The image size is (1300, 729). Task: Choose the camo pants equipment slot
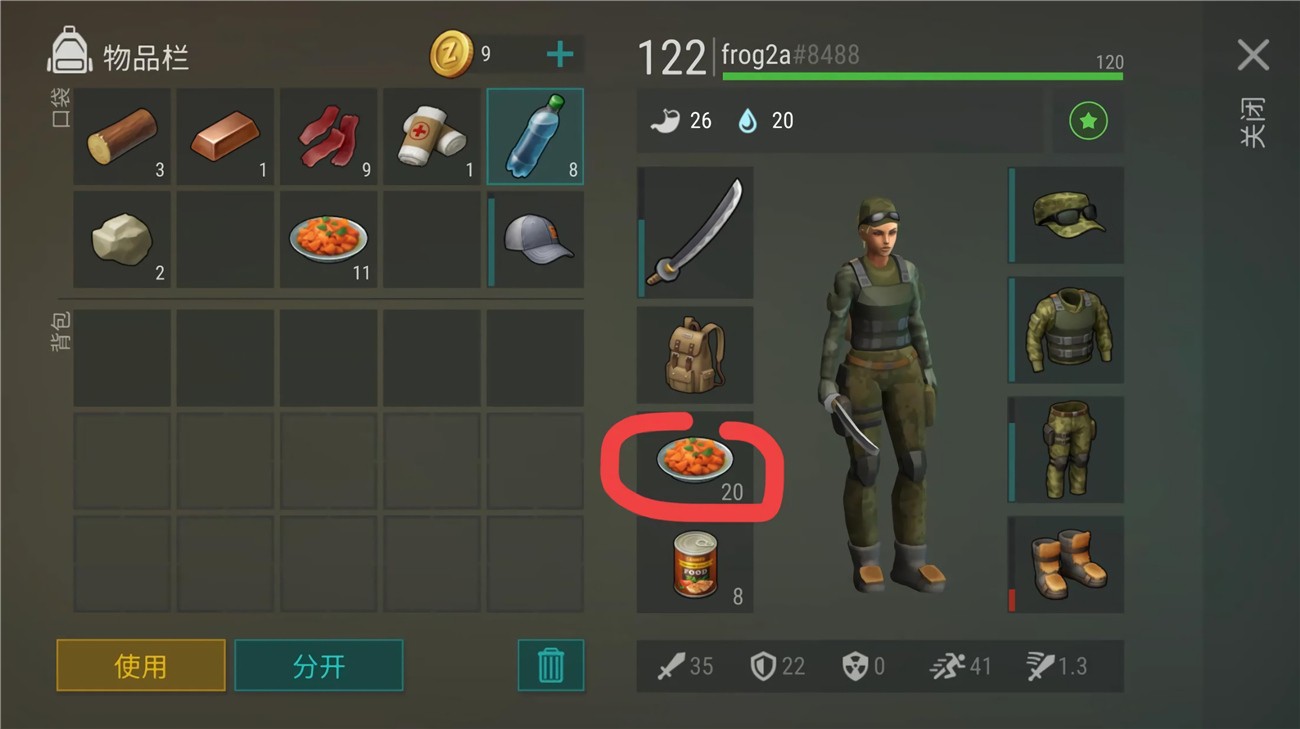(x=1067, y=449)
